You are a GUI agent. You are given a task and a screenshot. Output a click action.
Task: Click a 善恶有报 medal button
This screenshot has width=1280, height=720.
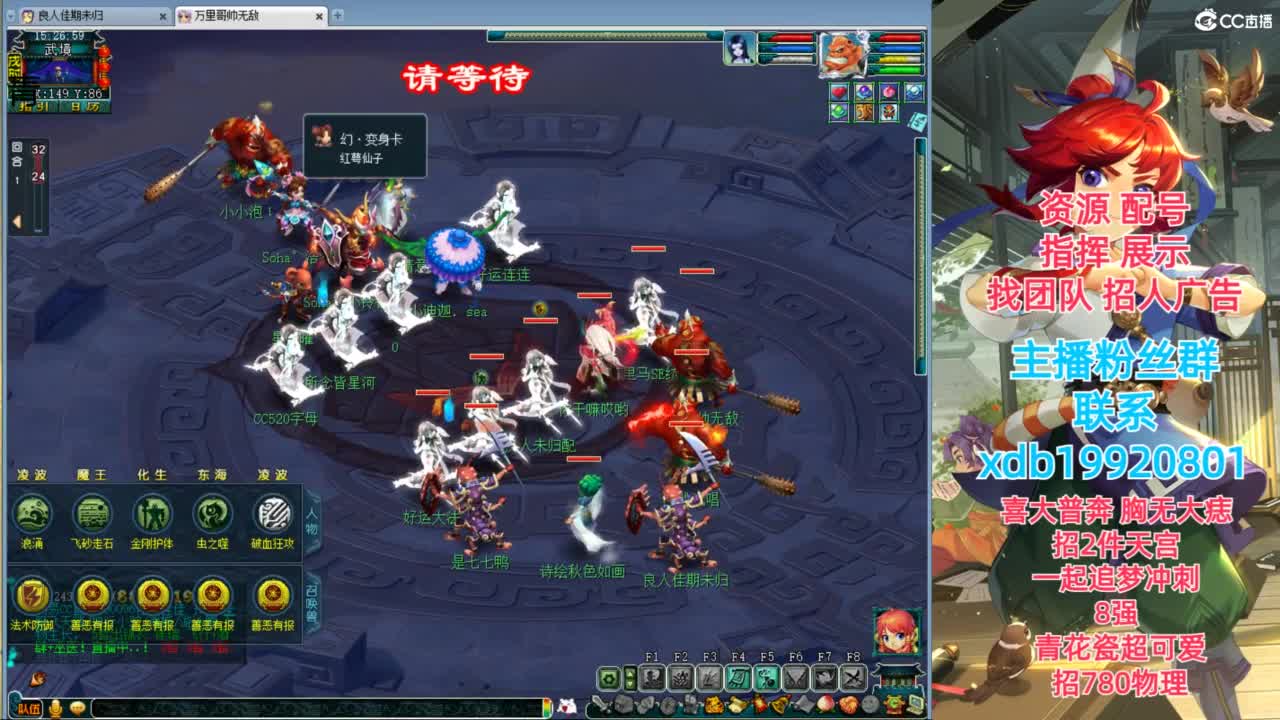[x=92, y=596]
